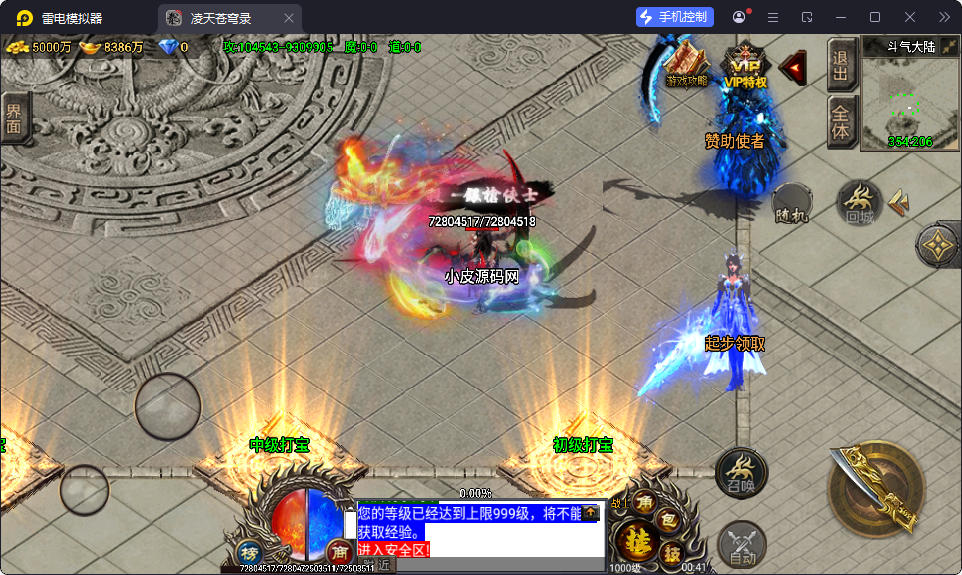This screenshot has height=575, width=962.
Task: Tap the 退出 exit button
Action: pyautogui.click(x=840, y=64)
